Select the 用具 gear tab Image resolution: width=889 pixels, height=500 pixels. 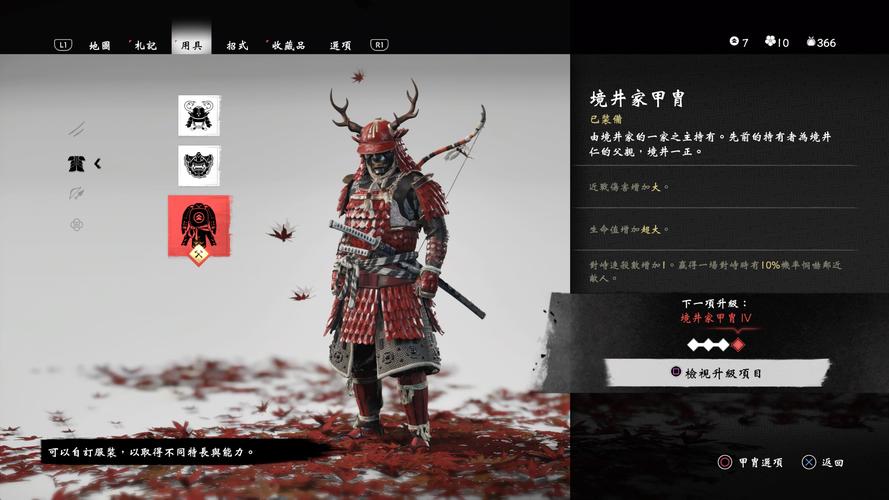(x=191, y=45)
